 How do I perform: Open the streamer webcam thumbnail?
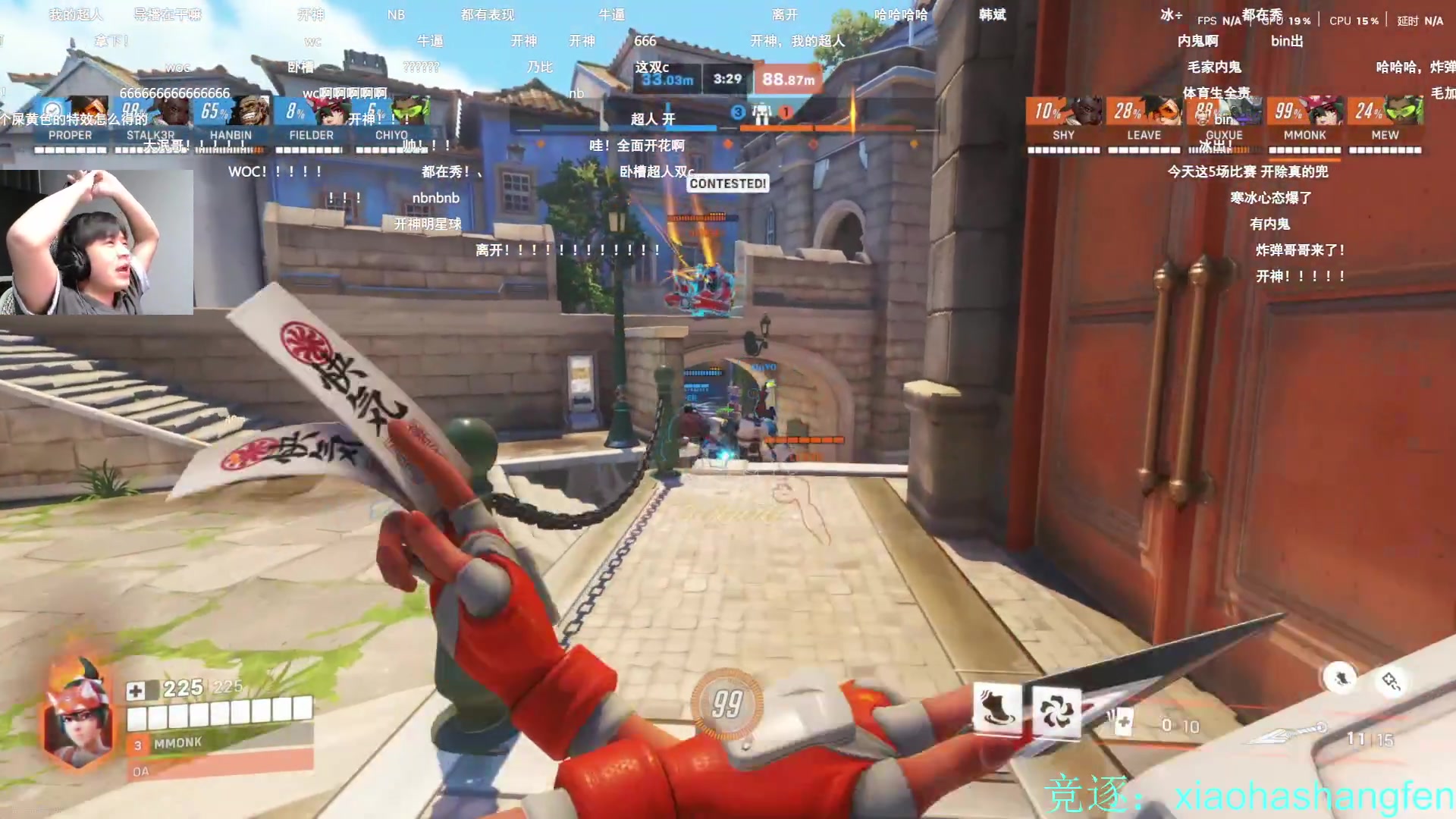click(97, 241)
